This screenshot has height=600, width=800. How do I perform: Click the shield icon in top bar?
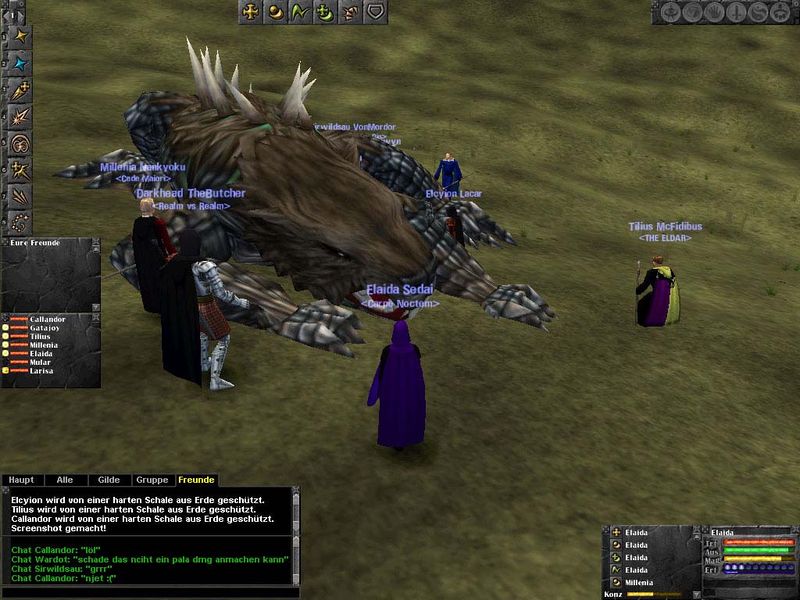click(375, 12)
